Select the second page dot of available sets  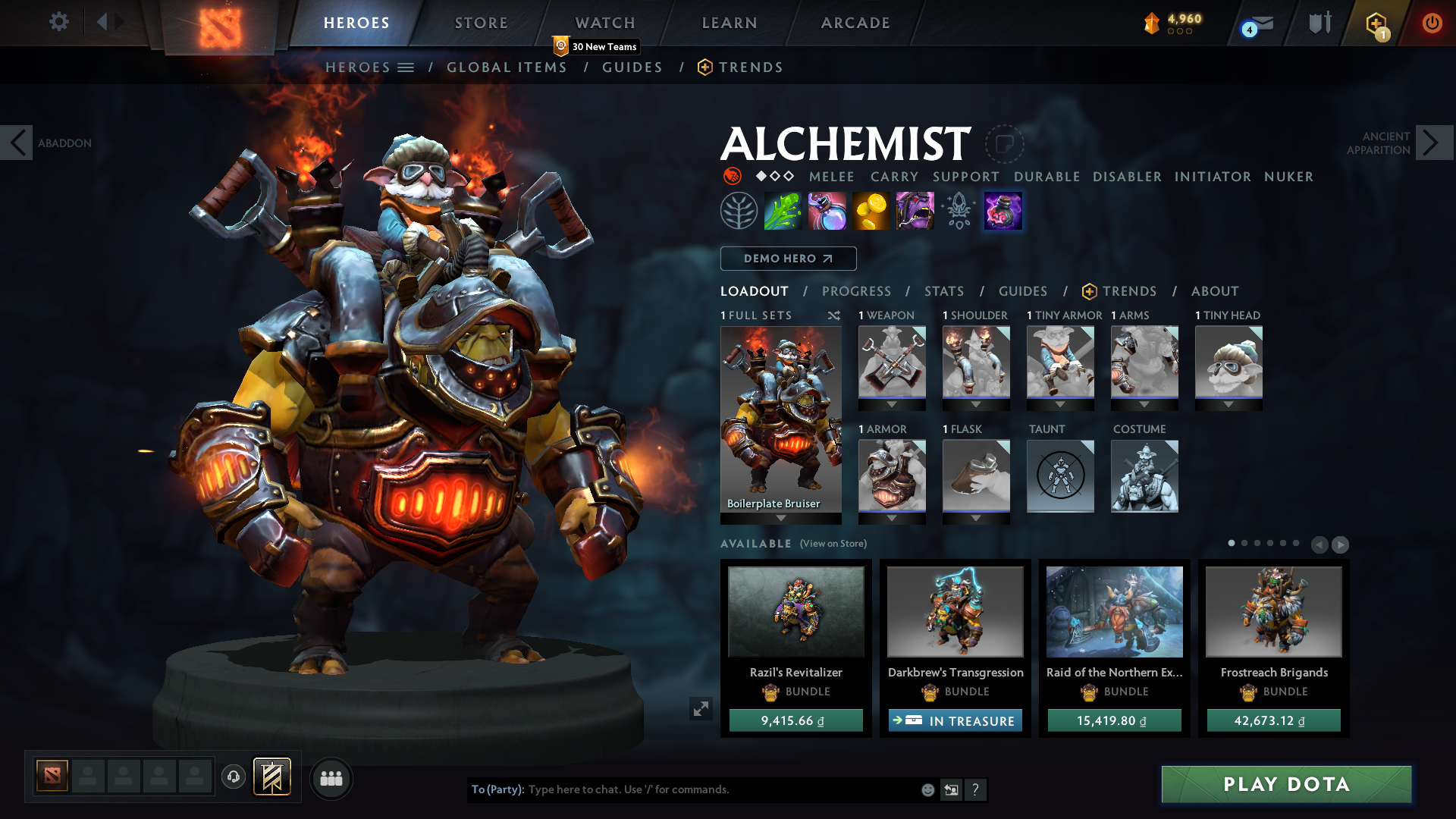coord(1244,543)
